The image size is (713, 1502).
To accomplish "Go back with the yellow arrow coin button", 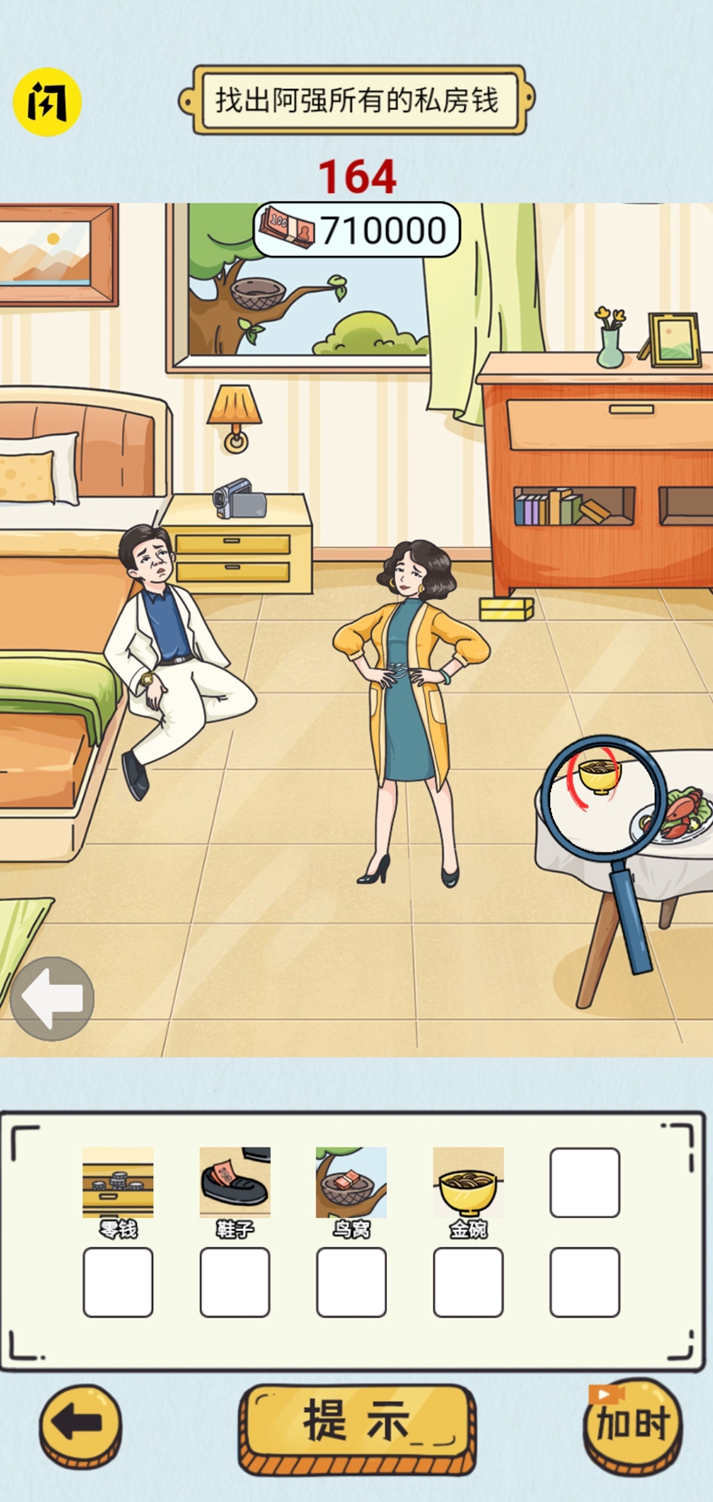I will pos(80,1425).
